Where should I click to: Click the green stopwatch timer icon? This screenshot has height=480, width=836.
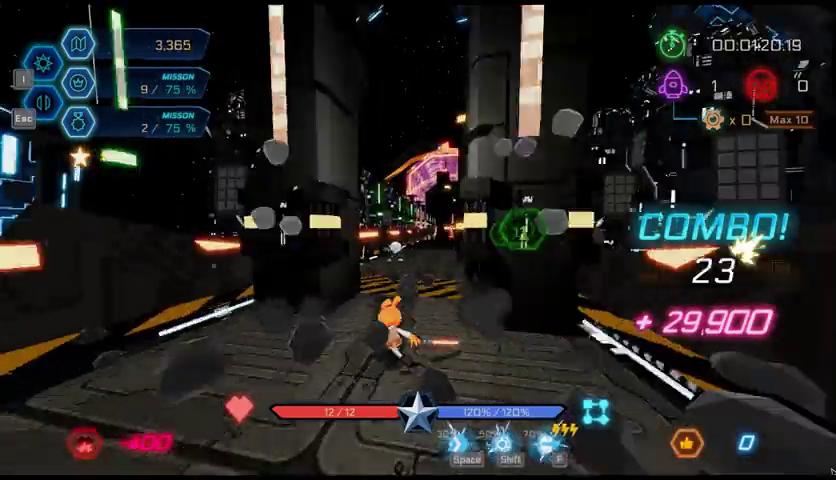pyautogui.click(x=671, y=44)
